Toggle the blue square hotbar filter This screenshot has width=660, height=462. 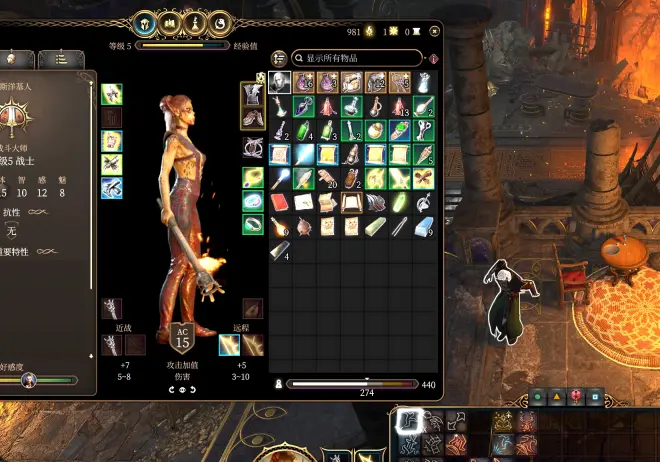[x=594, y=397]
